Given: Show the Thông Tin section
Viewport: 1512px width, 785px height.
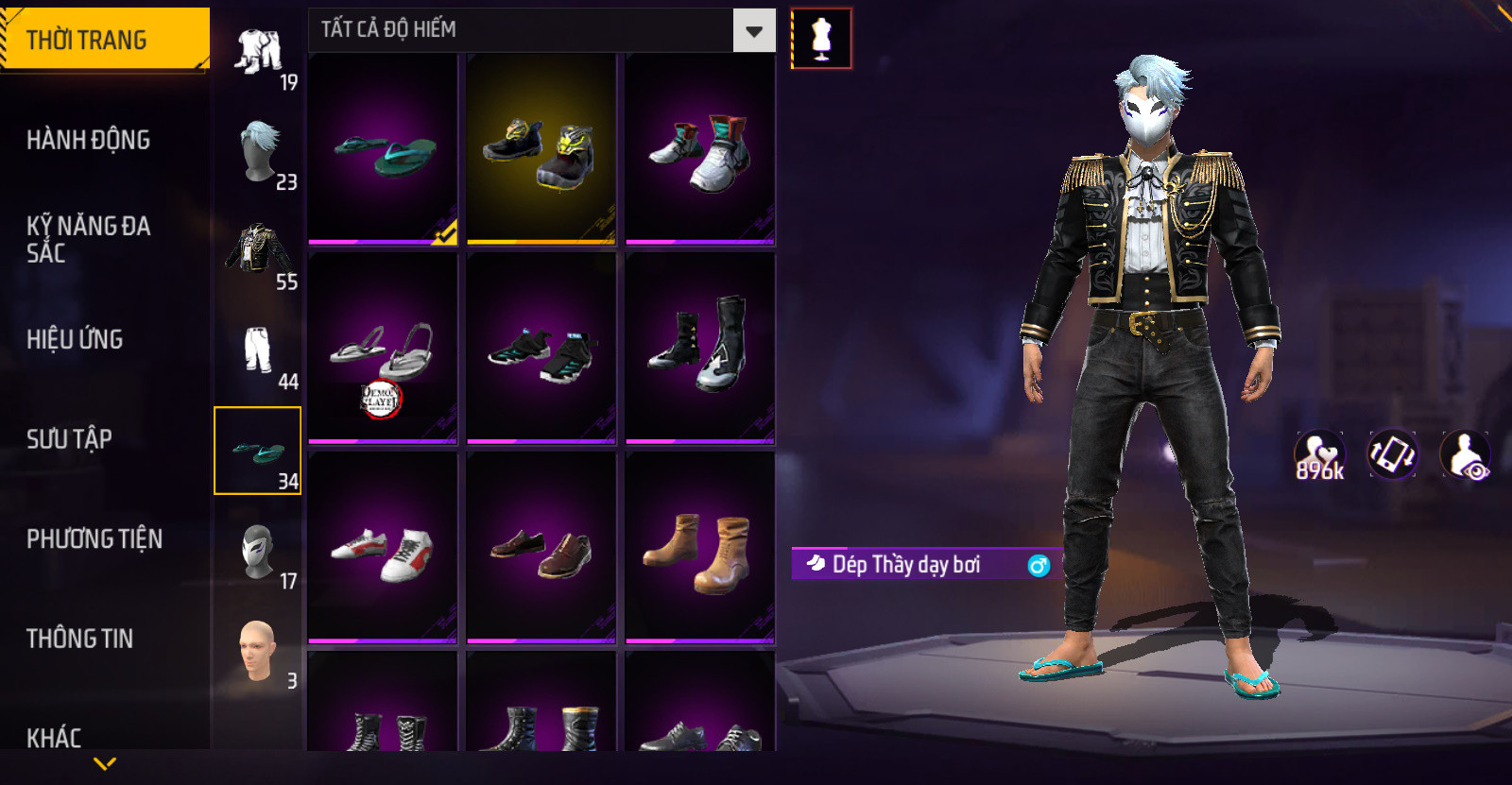Looking at the screenshot, I should coord(79,639).
